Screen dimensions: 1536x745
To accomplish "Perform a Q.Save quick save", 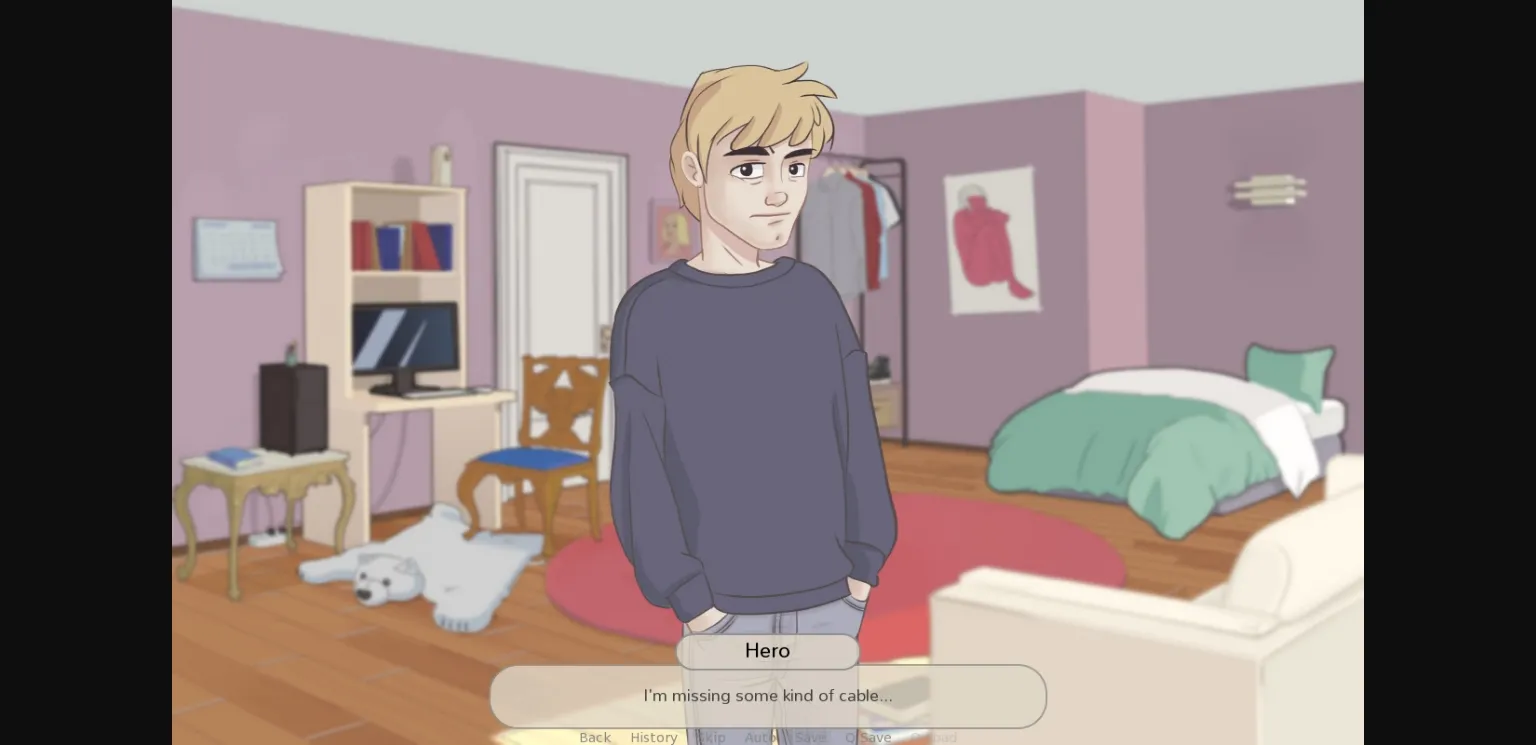I will click(868, 737).
